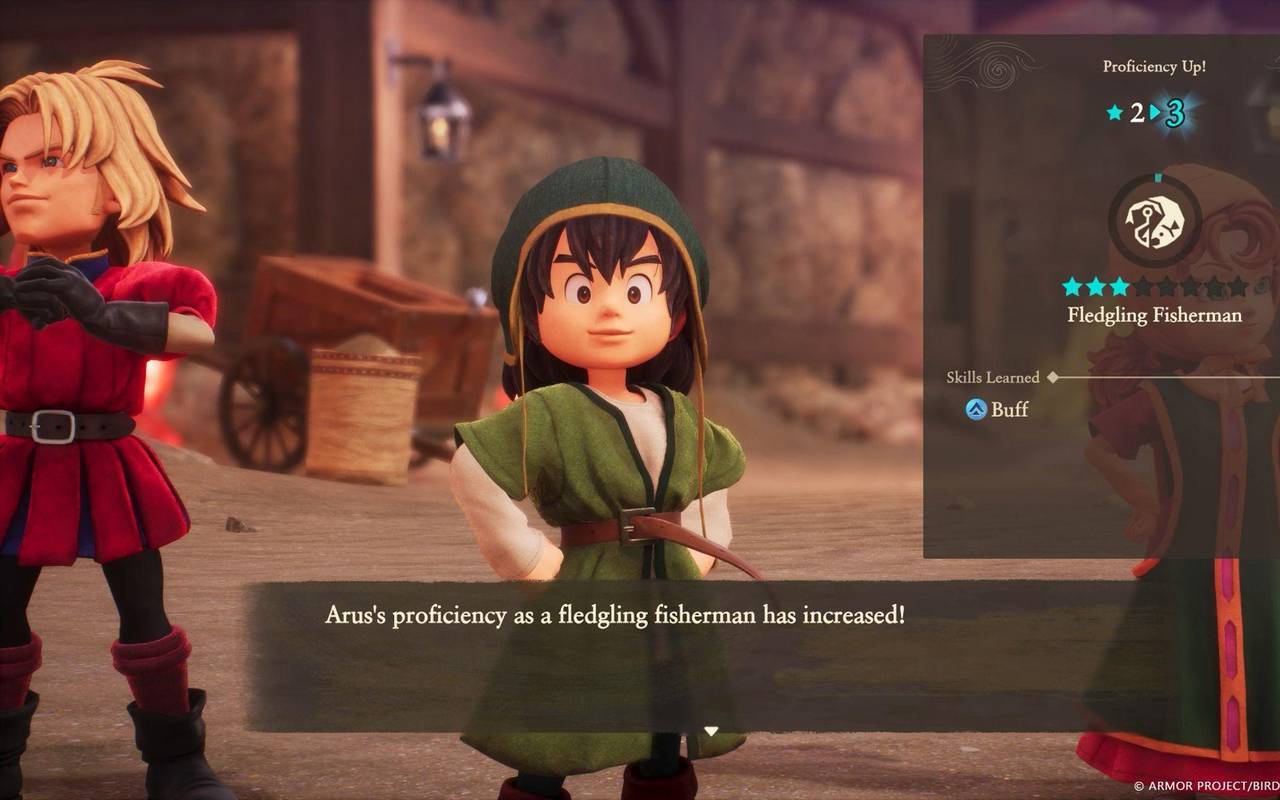Click the Fledgling Fisherman title text
The image size is (1280, 800).
[x=1157, y=316]
